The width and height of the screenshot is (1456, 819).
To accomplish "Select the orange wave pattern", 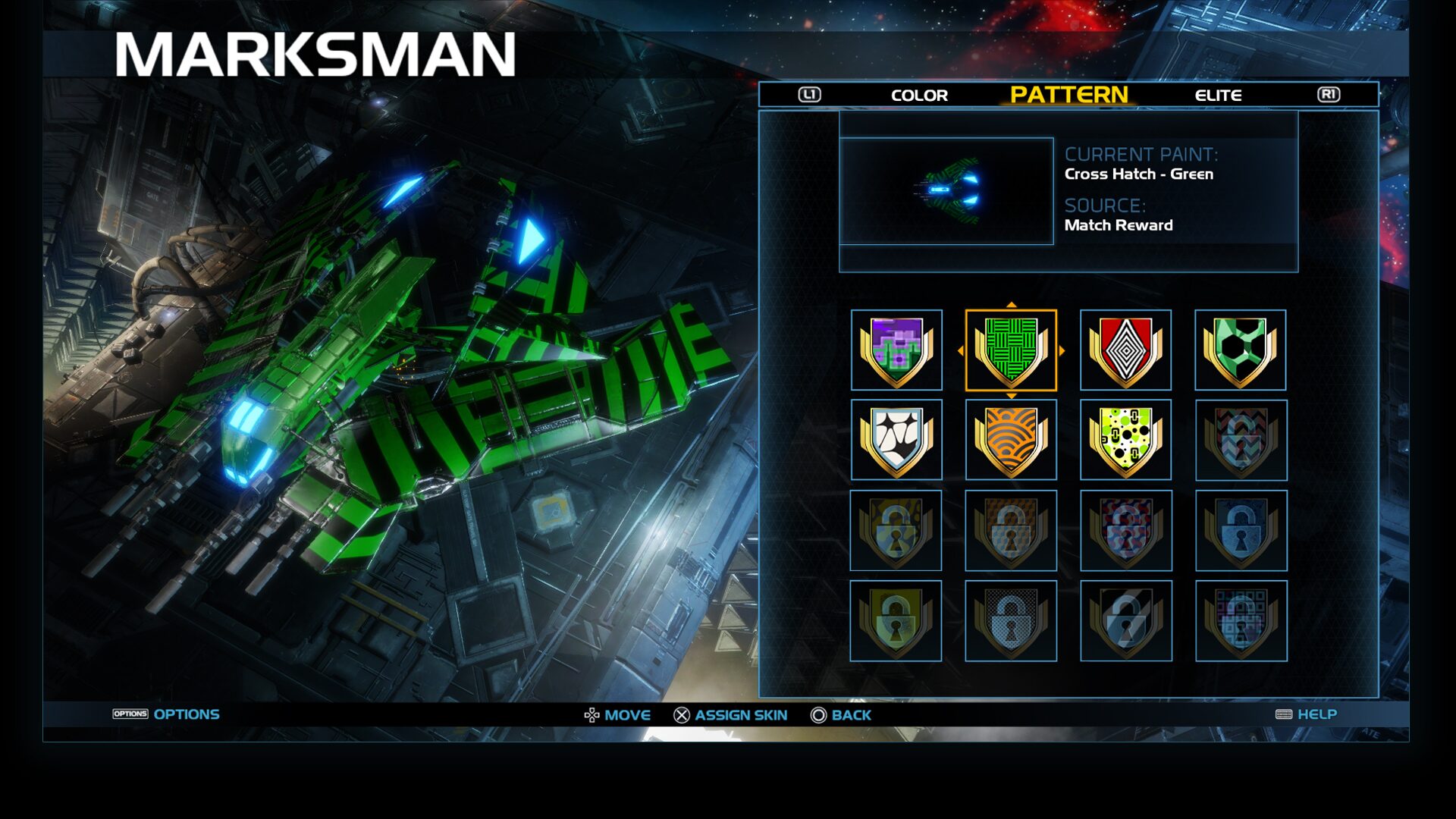I will click(x=1011, y=438).
